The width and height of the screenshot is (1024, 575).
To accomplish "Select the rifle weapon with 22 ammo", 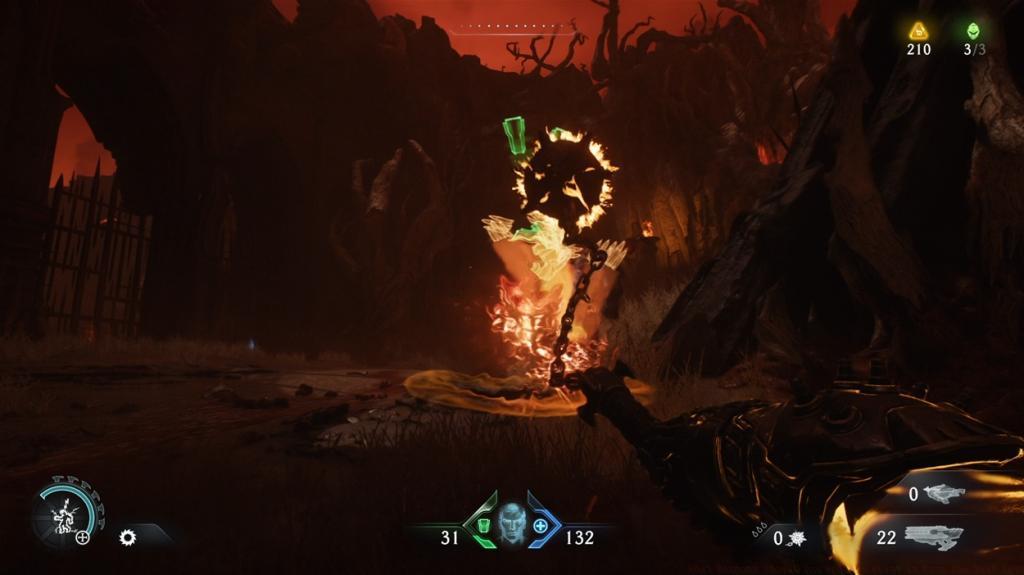I will coord(933,537).
